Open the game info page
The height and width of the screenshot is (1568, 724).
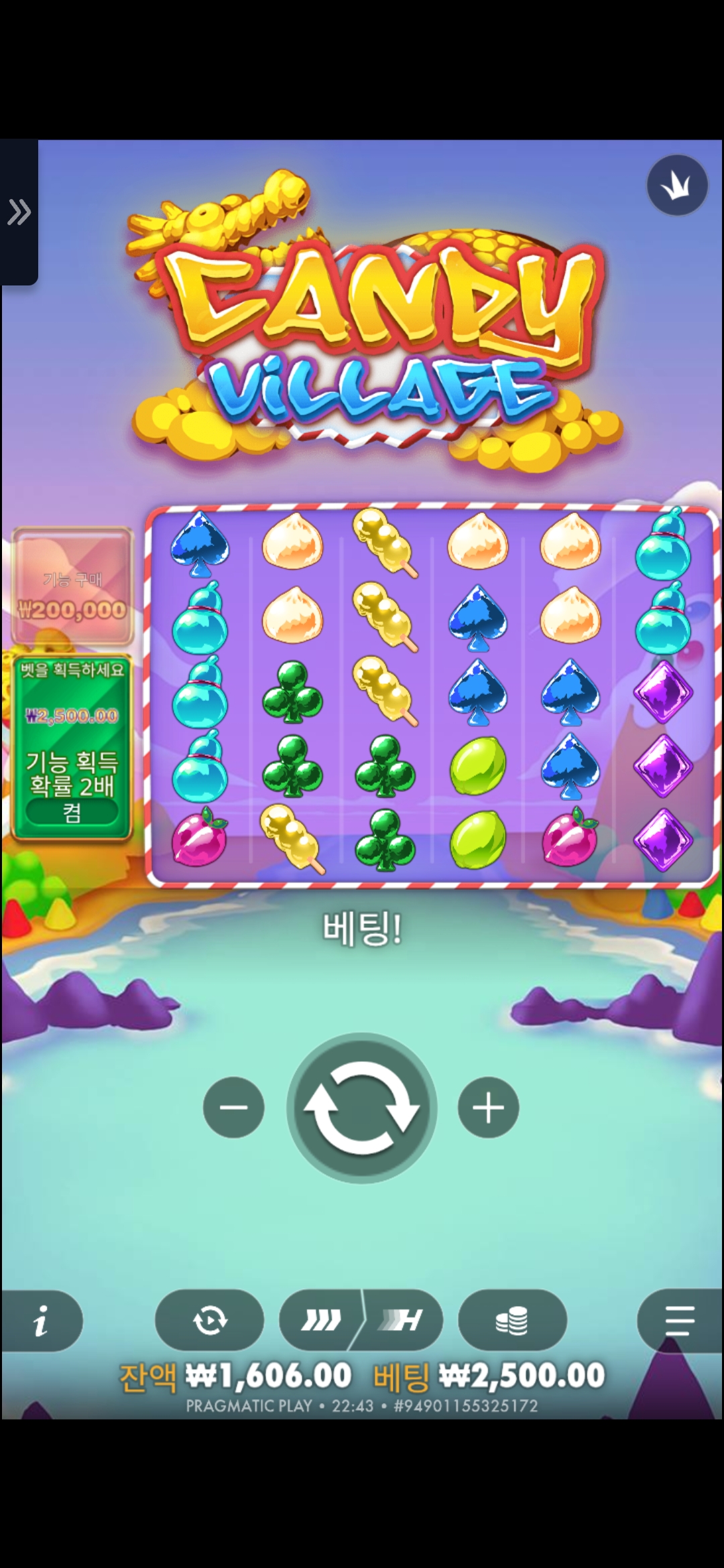42,1321
